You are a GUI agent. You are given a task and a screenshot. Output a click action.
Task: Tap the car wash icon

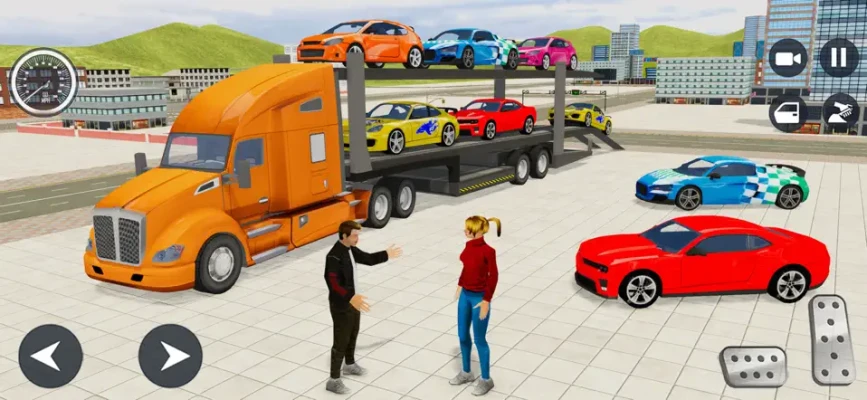click(839, 112)
